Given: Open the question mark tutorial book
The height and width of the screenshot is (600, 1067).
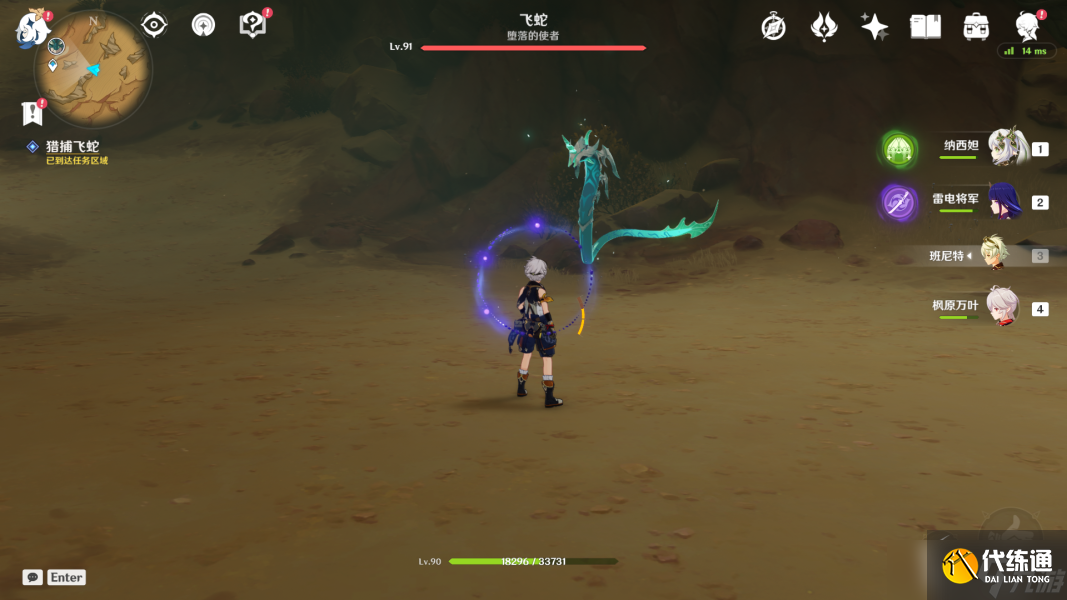Looking at the screenshot, I should click(253, 25).
